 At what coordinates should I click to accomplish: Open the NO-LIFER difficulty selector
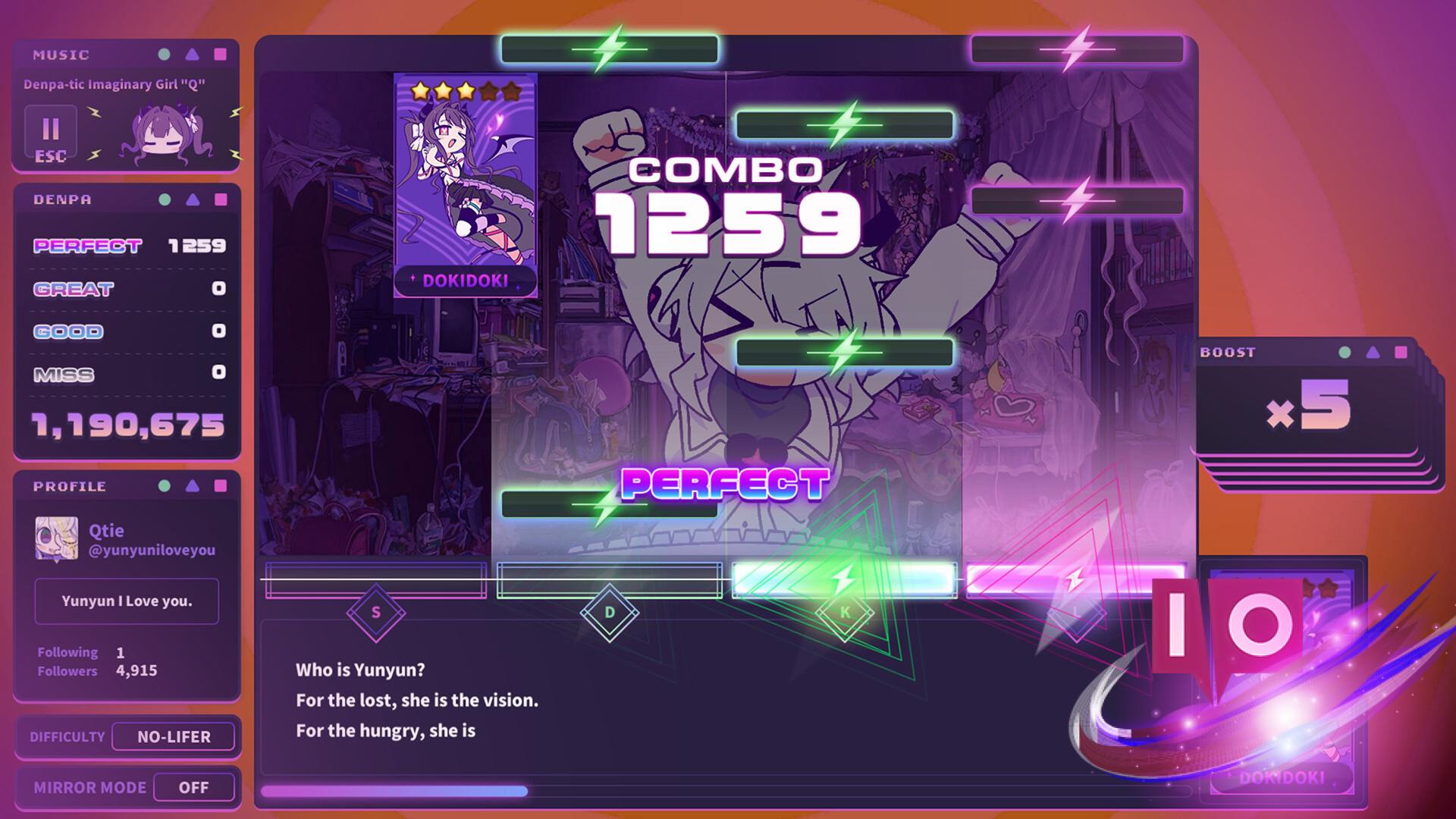173,736
